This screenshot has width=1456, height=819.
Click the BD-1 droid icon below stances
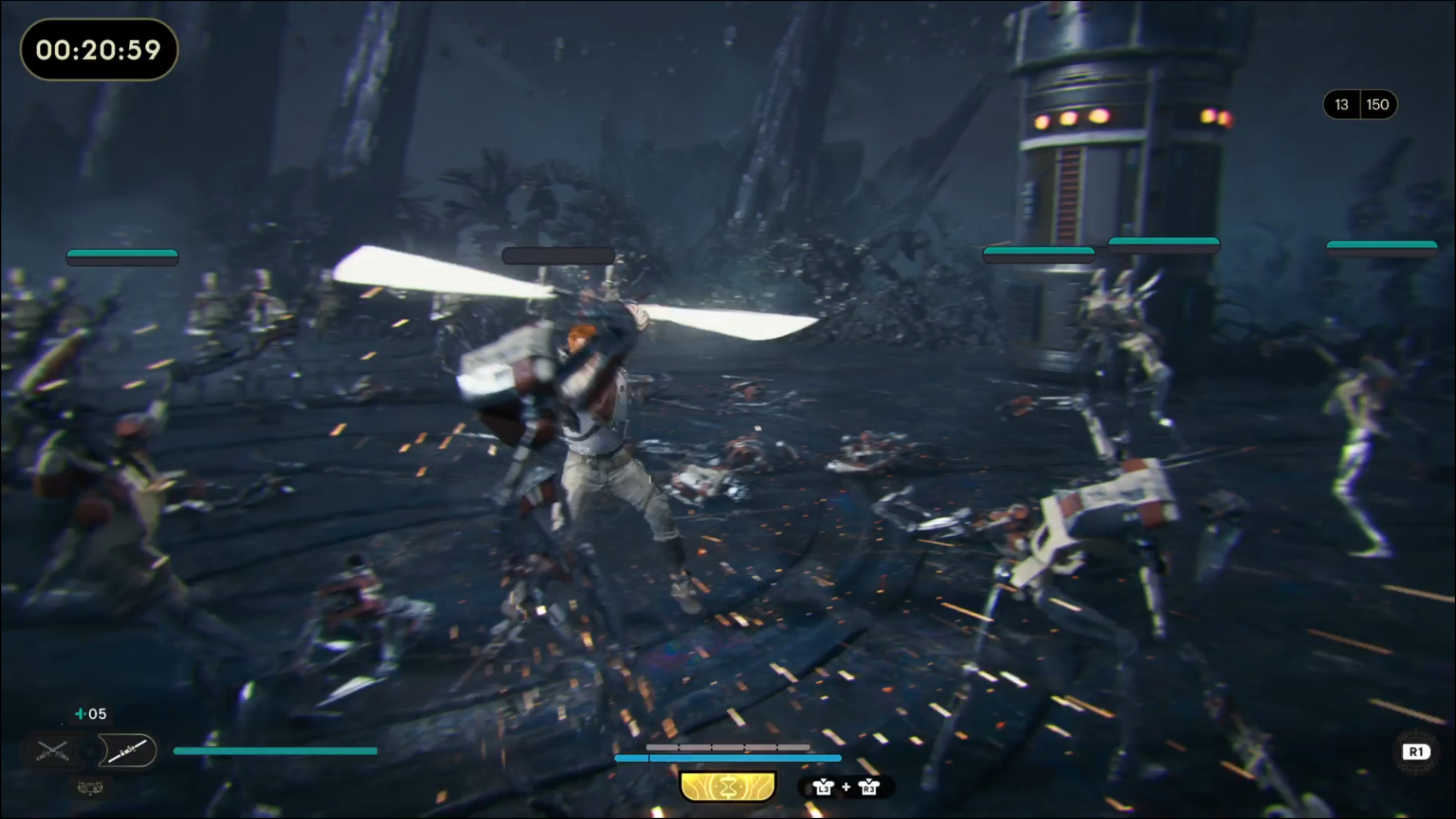coord(90,787)
